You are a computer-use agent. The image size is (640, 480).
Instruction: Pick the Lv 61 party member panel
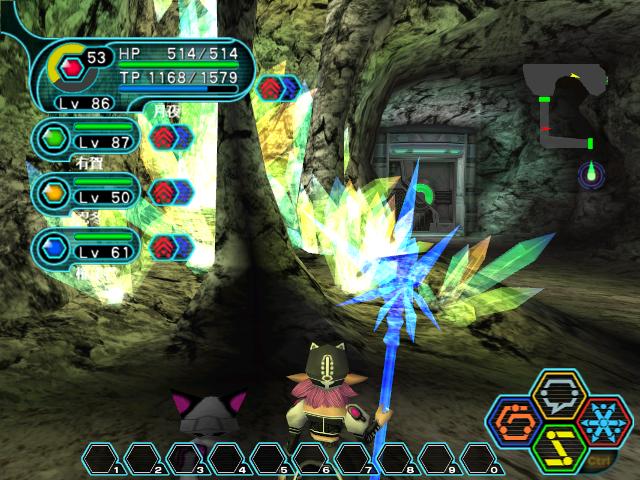point(88,248)
